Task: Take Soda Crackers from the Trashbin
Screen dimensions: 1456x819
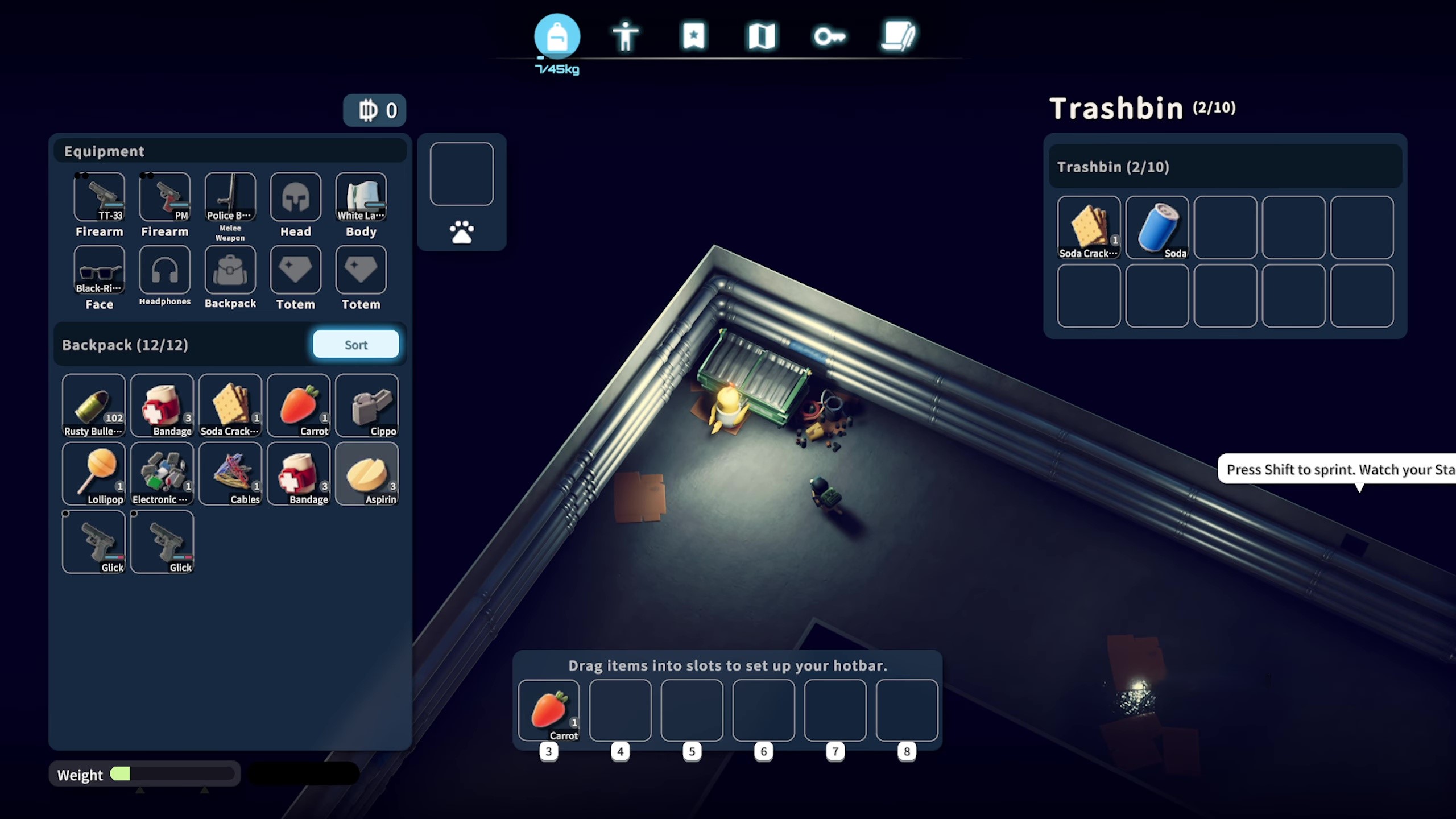Action: 1089,227
